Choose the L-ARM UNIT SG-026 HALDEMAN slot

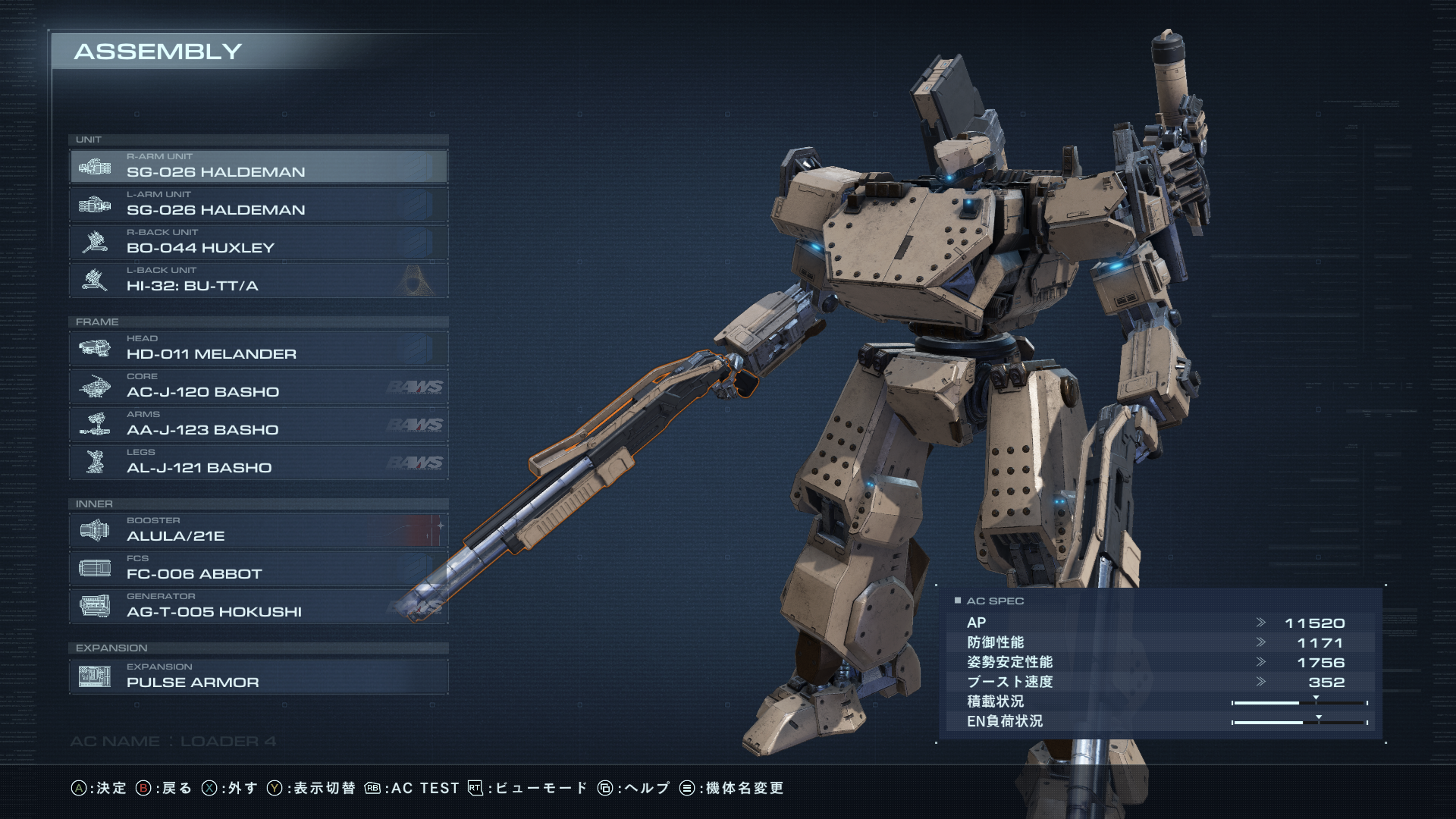click(258, 204)
